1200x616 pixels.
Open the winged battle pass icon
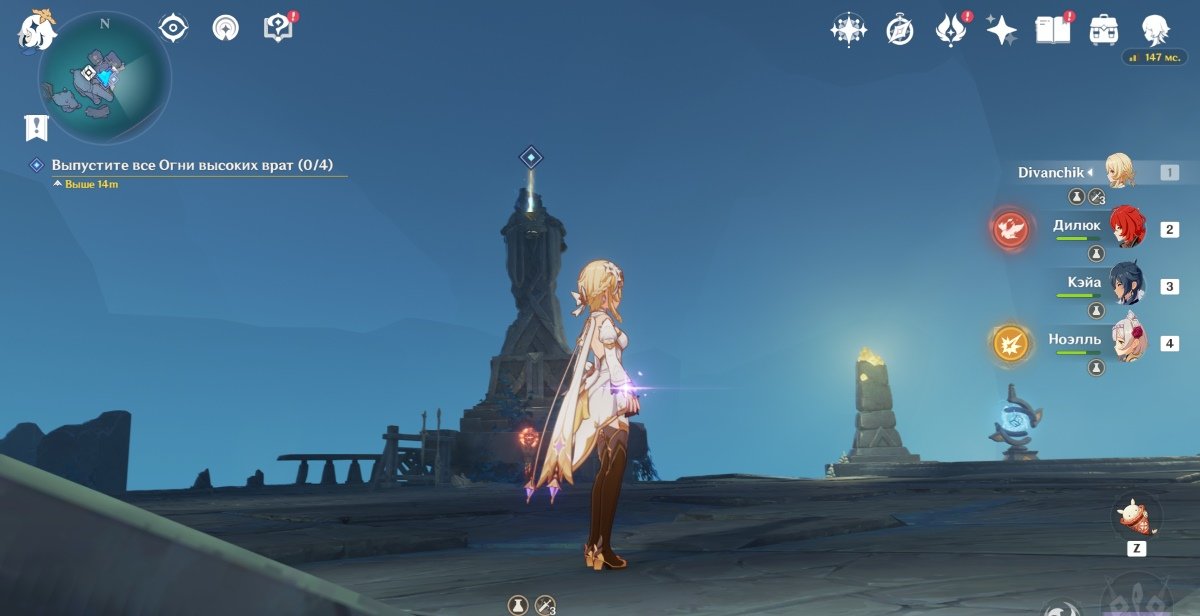coord(949,30)
